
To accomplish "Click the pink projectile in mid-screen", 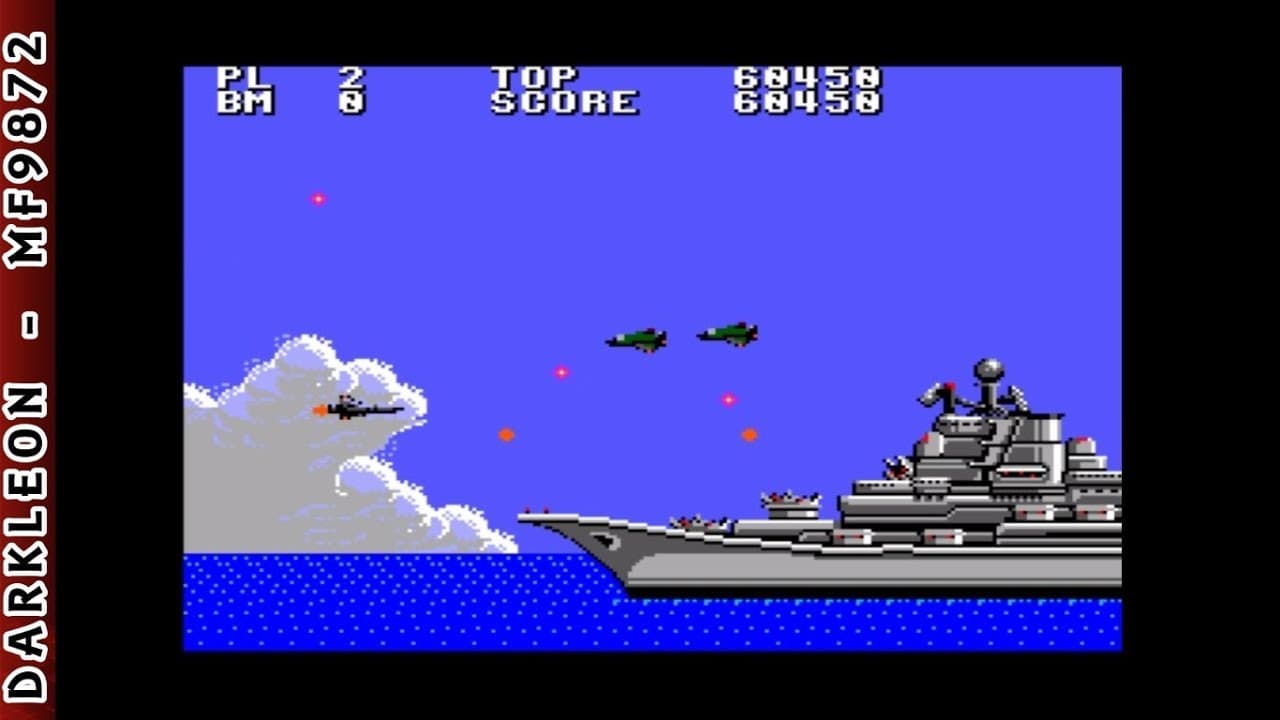I will tap(561, 371).
